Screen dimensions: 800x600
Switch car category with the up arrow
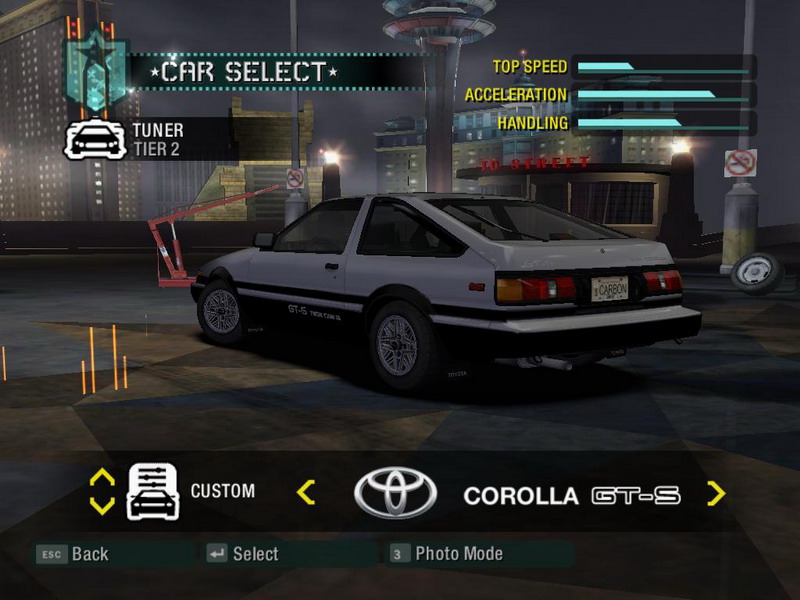click(x=102, y=478)
